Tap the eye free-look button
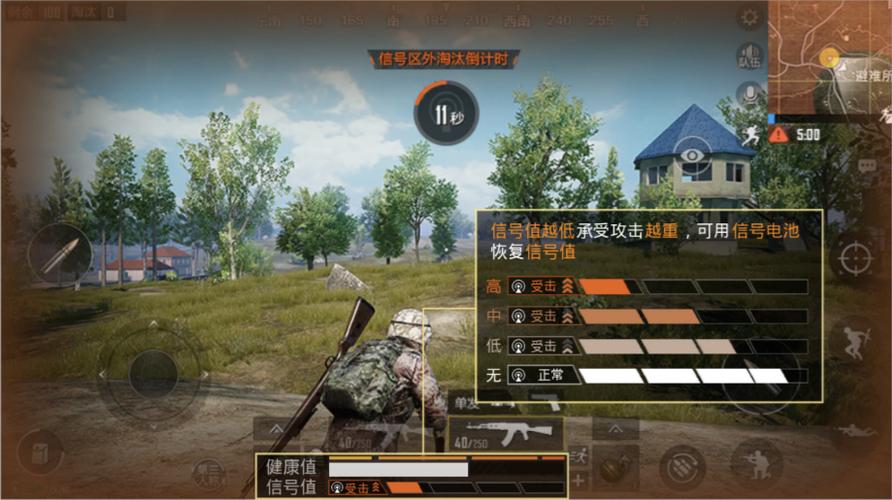 [687, 153]
